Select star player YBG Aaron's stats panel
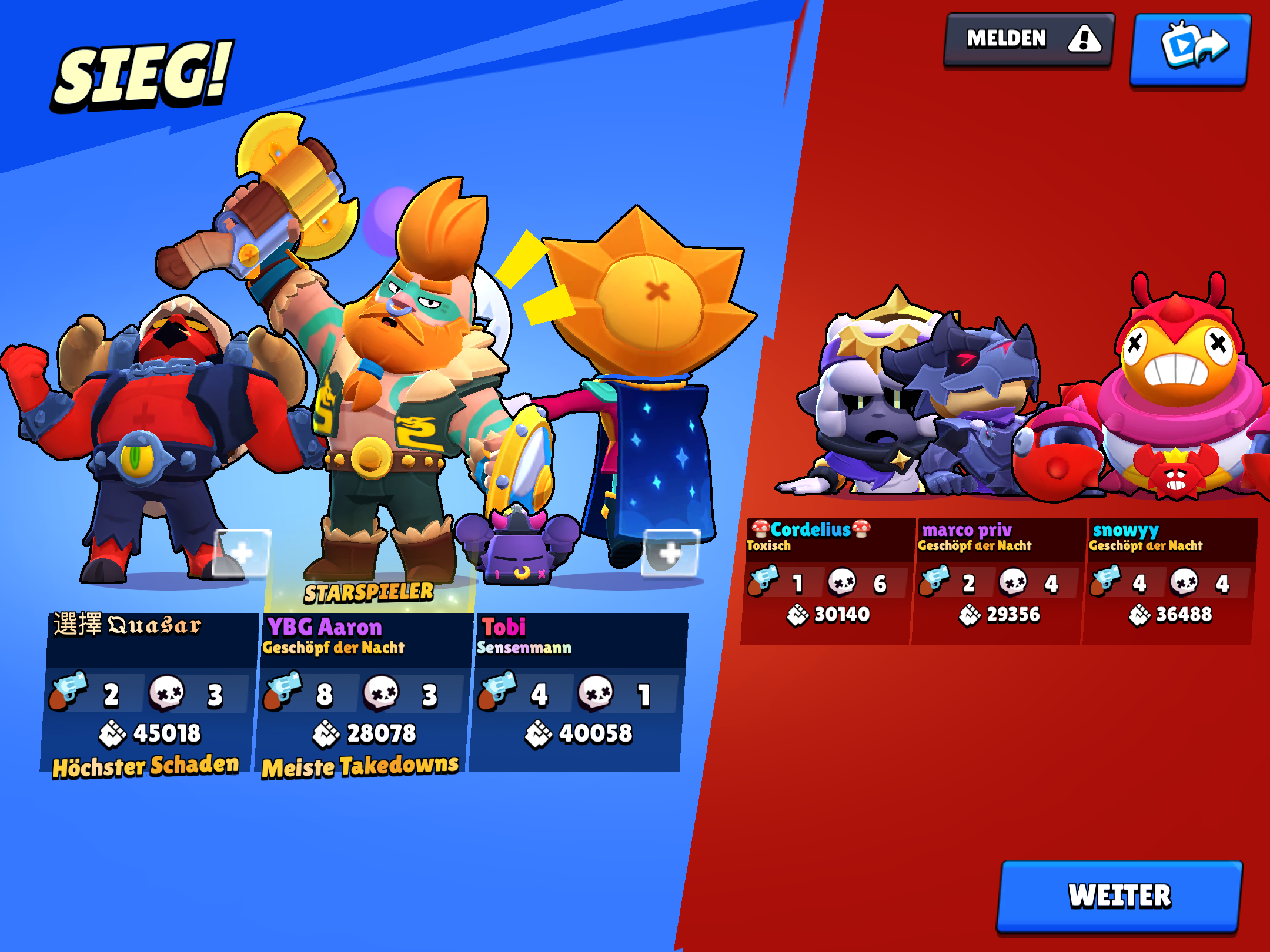 pyautogui.click(x=365, y=693)
